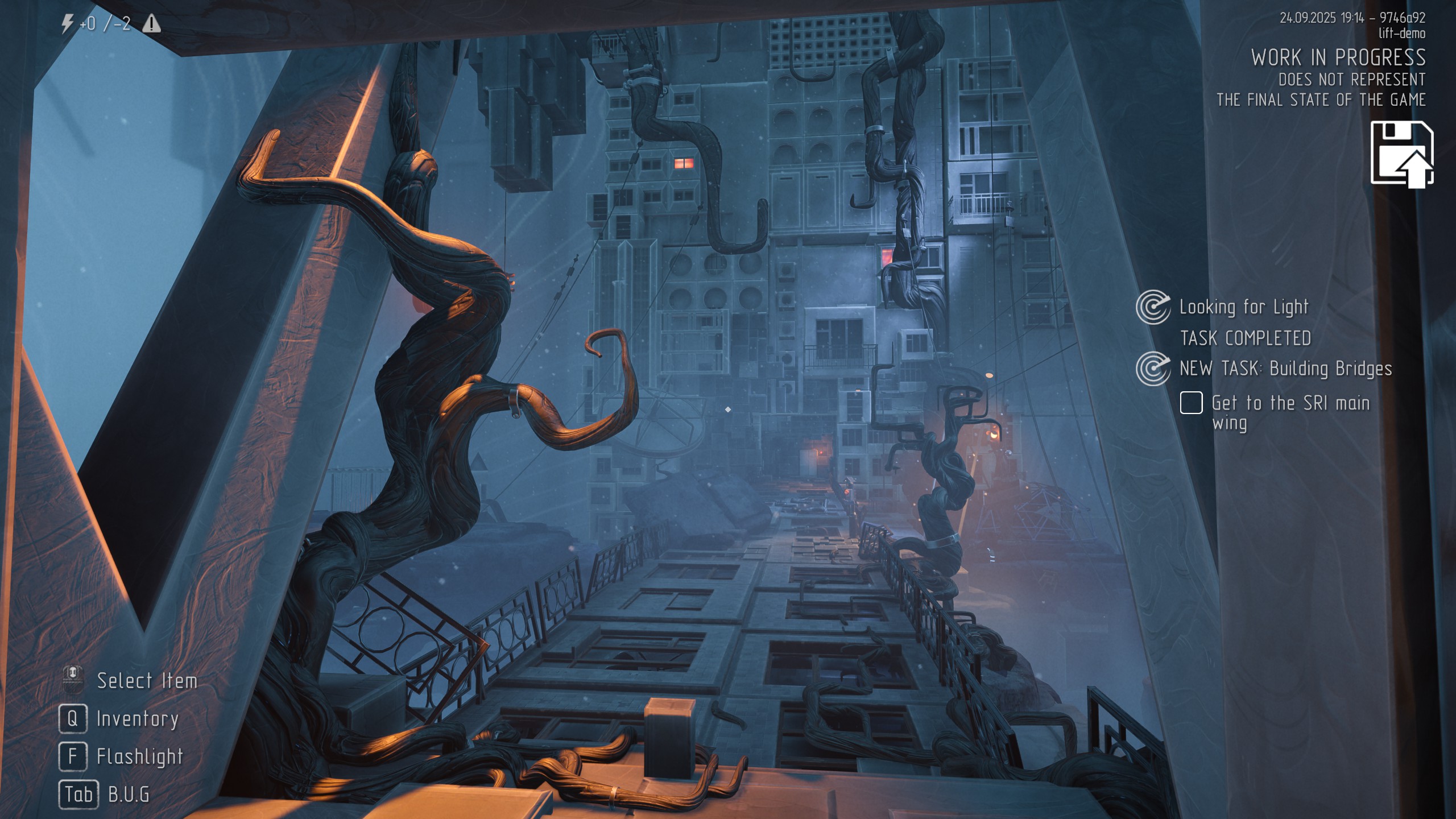This screenshot has height=819, width=1456.
Task: Click the mouse icon beside Select Item
Action: click(72, 680)
